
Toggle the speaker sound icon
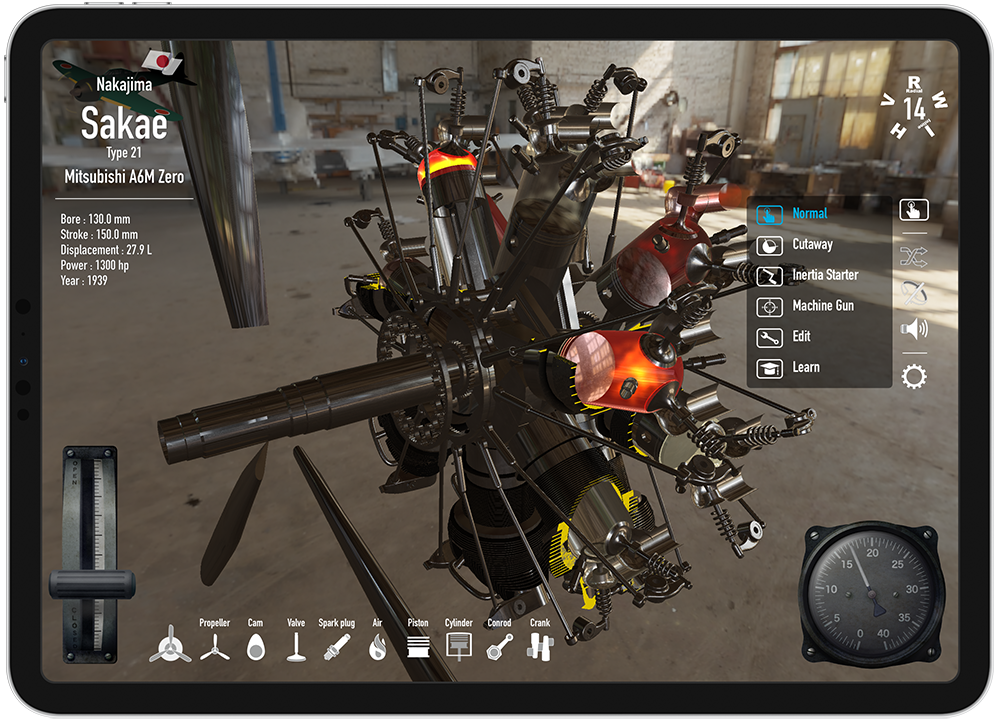click(914, 328)
